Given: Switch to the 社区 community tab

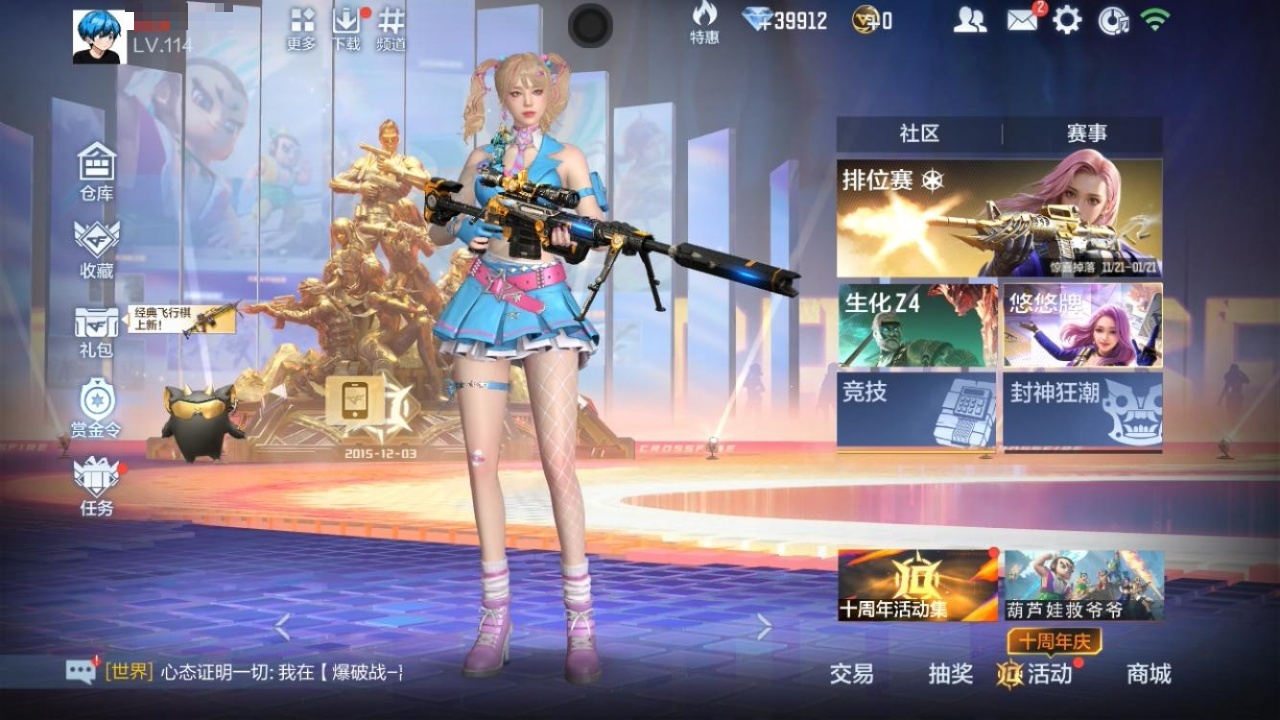Looking at the screenshot, I should [x=919, y=134].
